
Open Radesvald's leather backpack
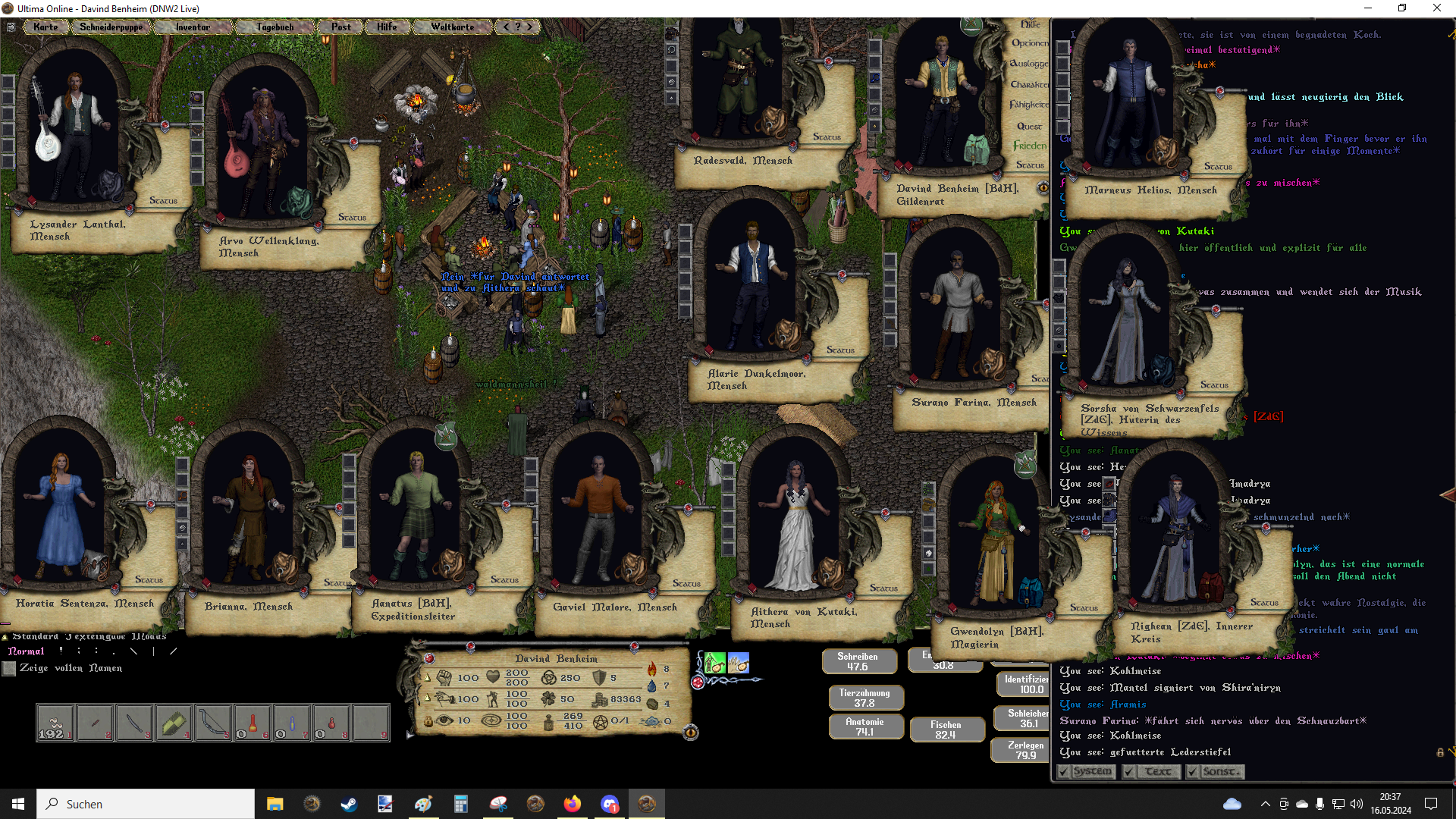point(773,121)
